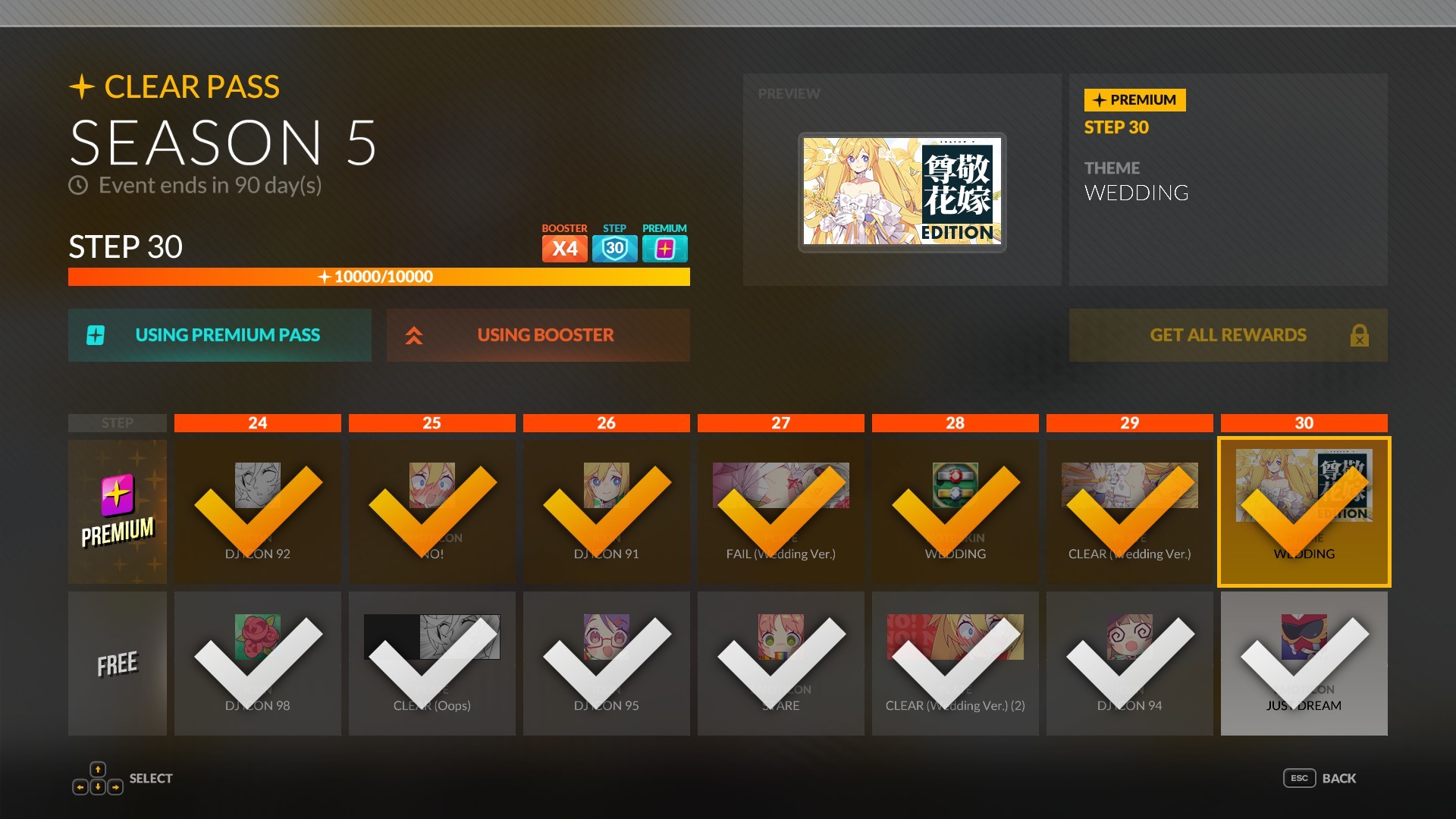Viewport: 1456px width, 819px height.
Task: Claim the step 30 WEDDING premium reward
Action: [1304, 512]
